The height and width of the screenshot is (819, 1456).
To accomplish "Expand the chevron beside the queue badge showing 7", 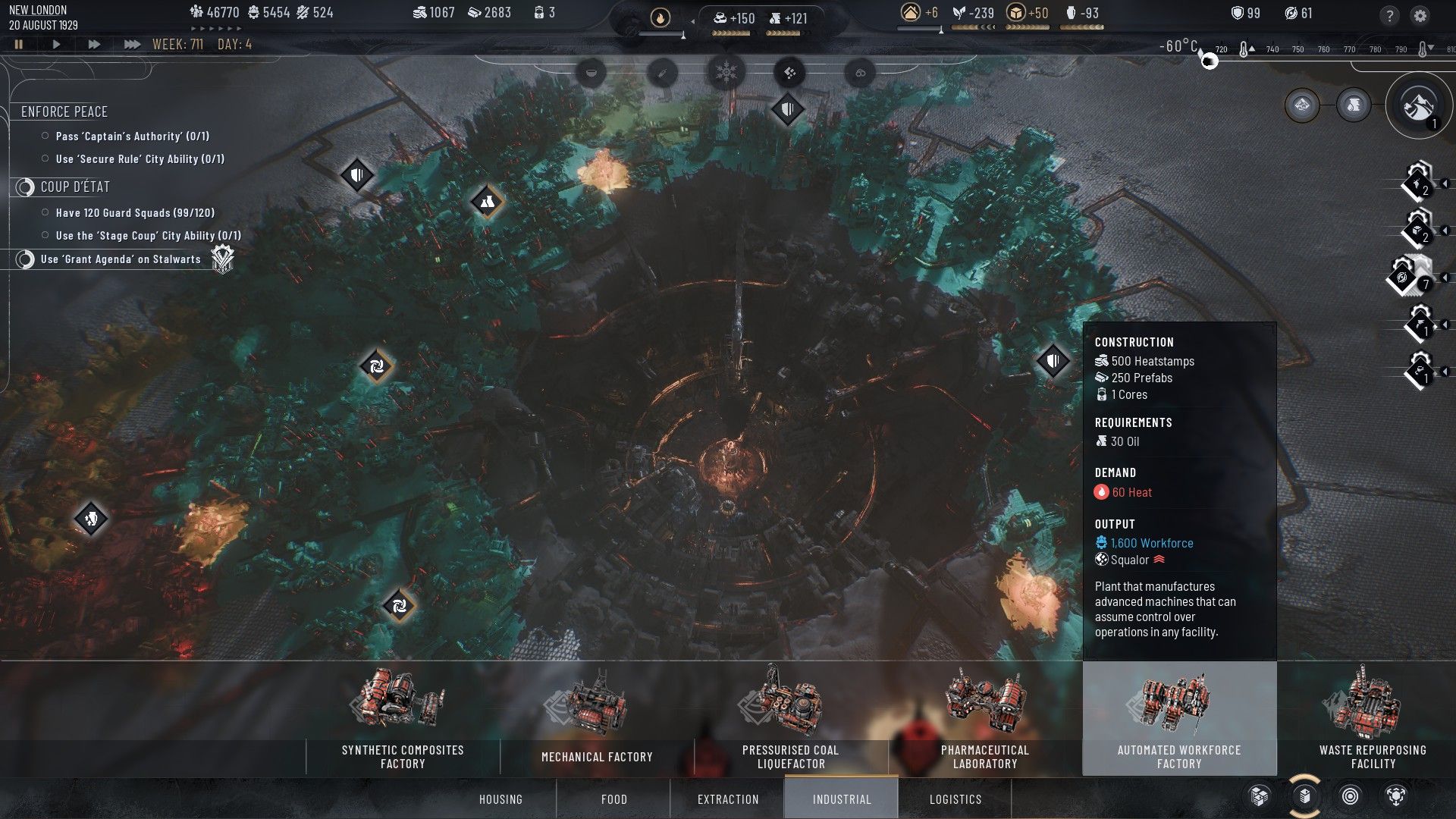I will 1445,278.
